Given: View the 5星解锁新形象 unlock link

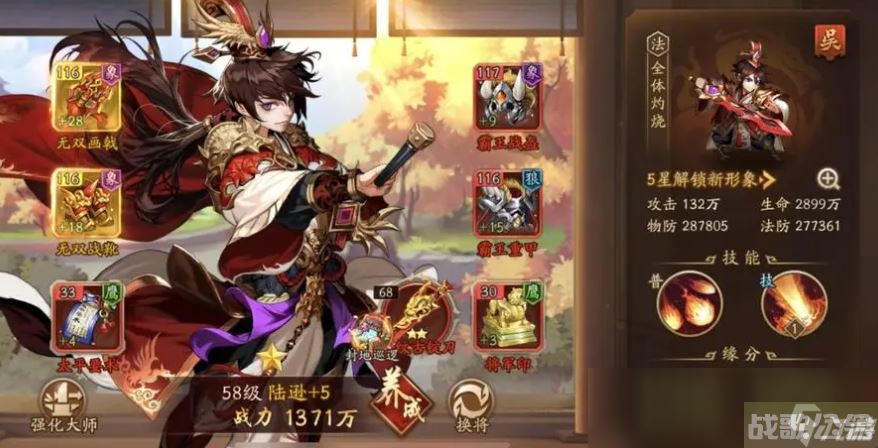Looking at the screenshot, I should click(x=711, y=180).
